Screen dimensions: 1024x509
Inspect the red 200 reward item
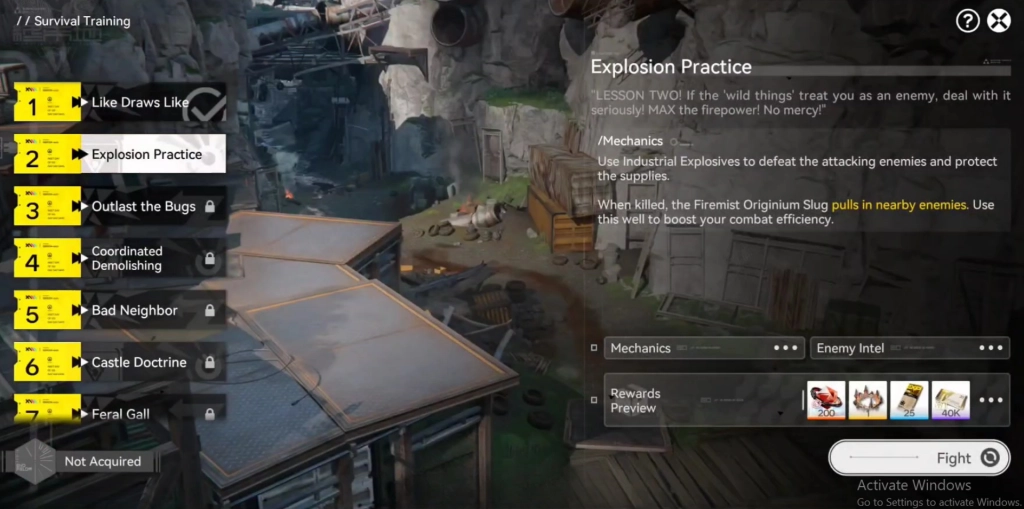826,400
